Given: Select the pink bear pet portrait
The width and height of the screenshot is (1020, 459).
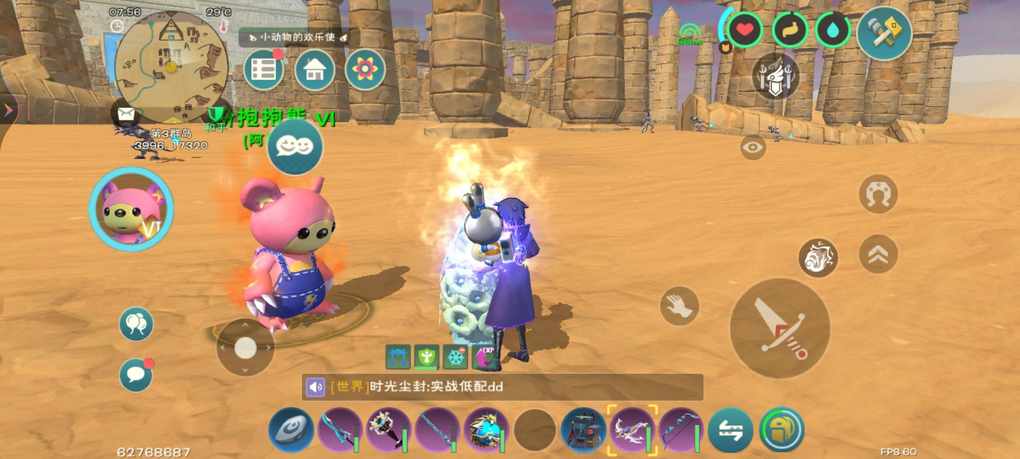Looking at the screenshot, I should 131,209.
